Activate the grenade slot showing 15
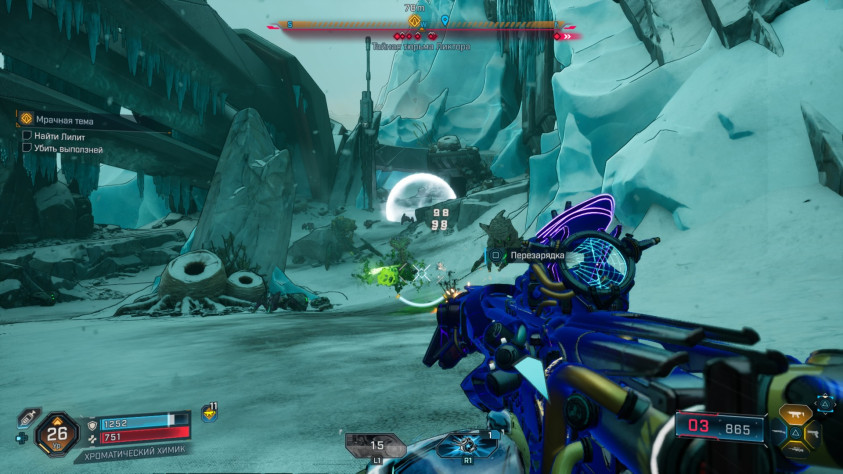 [376, 445]
